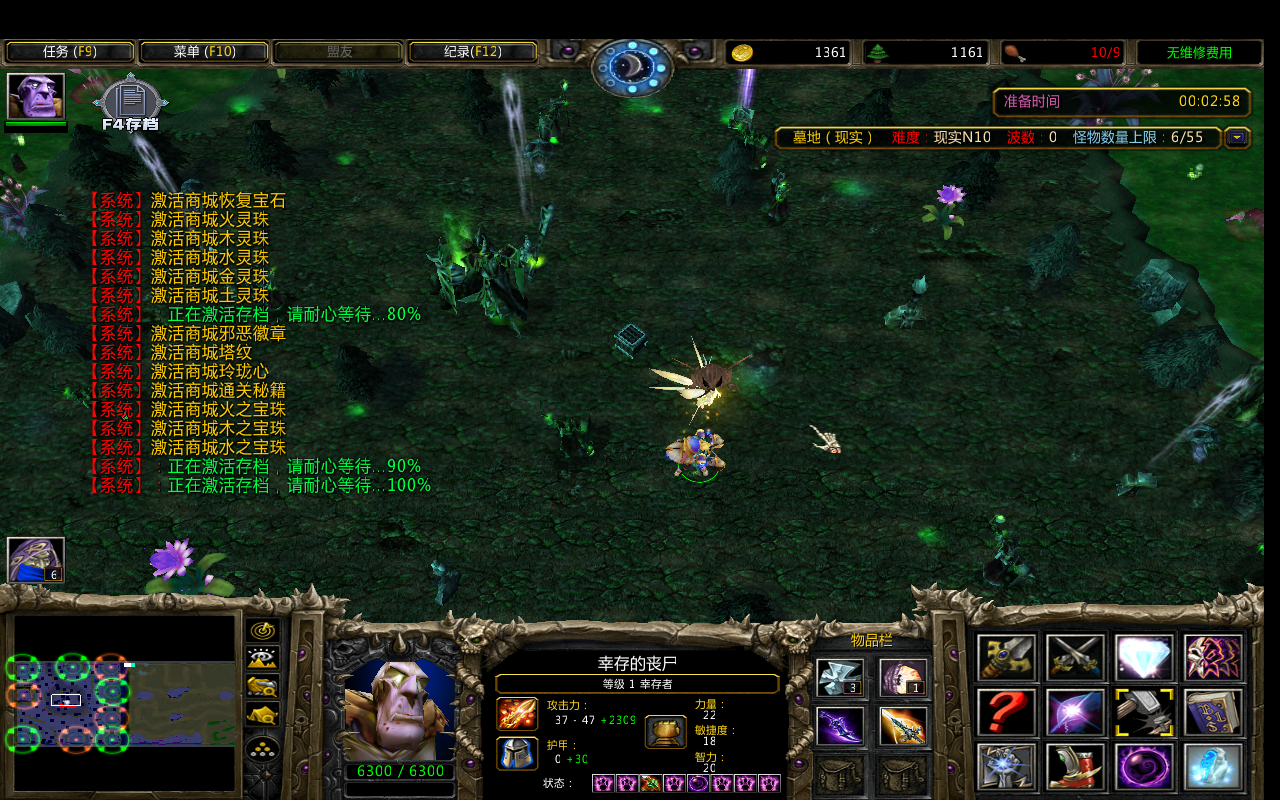Open the red question mark command
The image size is (1280, 800).
(1006, 712)
